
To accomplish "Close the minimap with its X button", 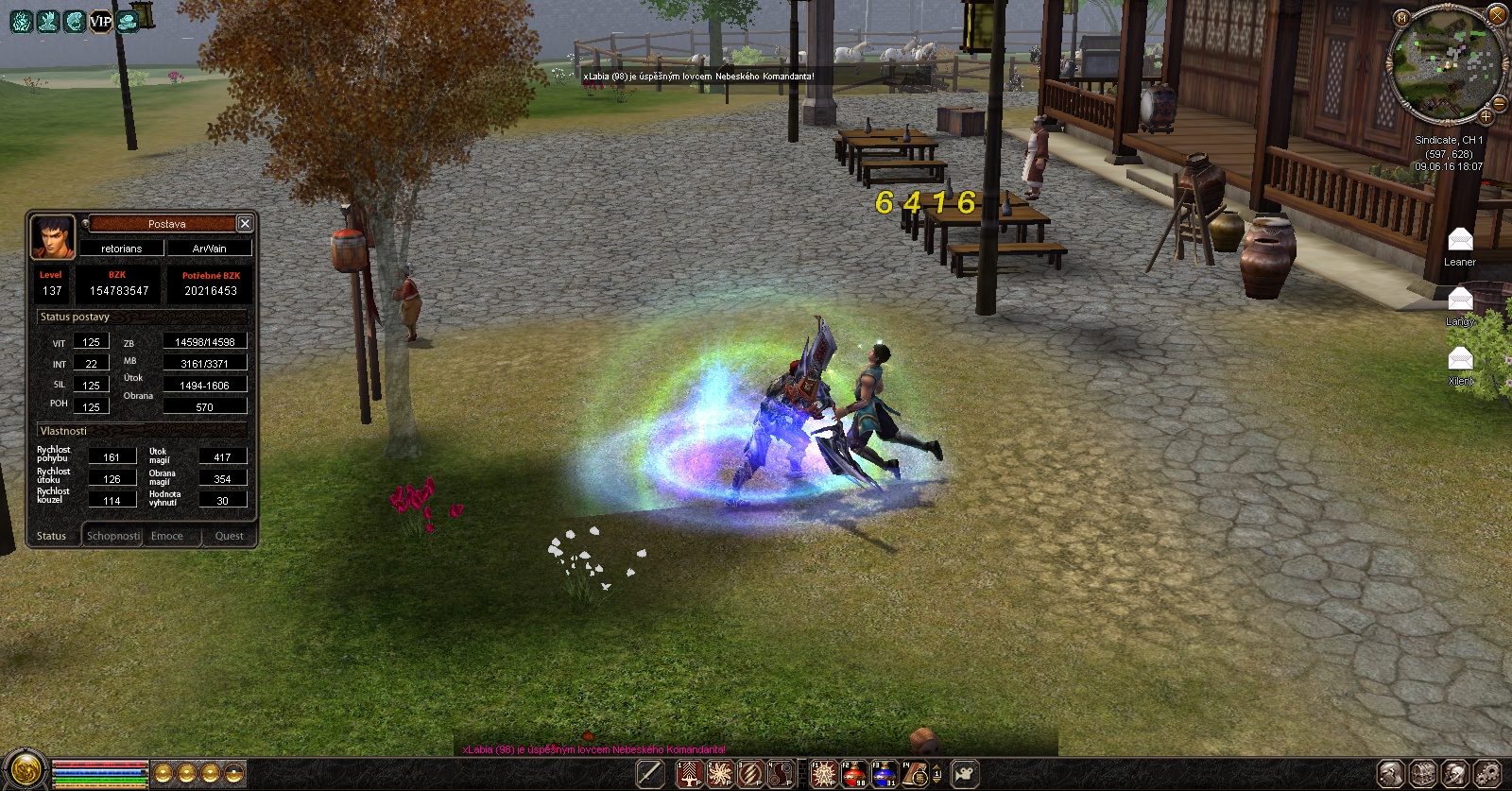I will click(x=1497, y=15).
